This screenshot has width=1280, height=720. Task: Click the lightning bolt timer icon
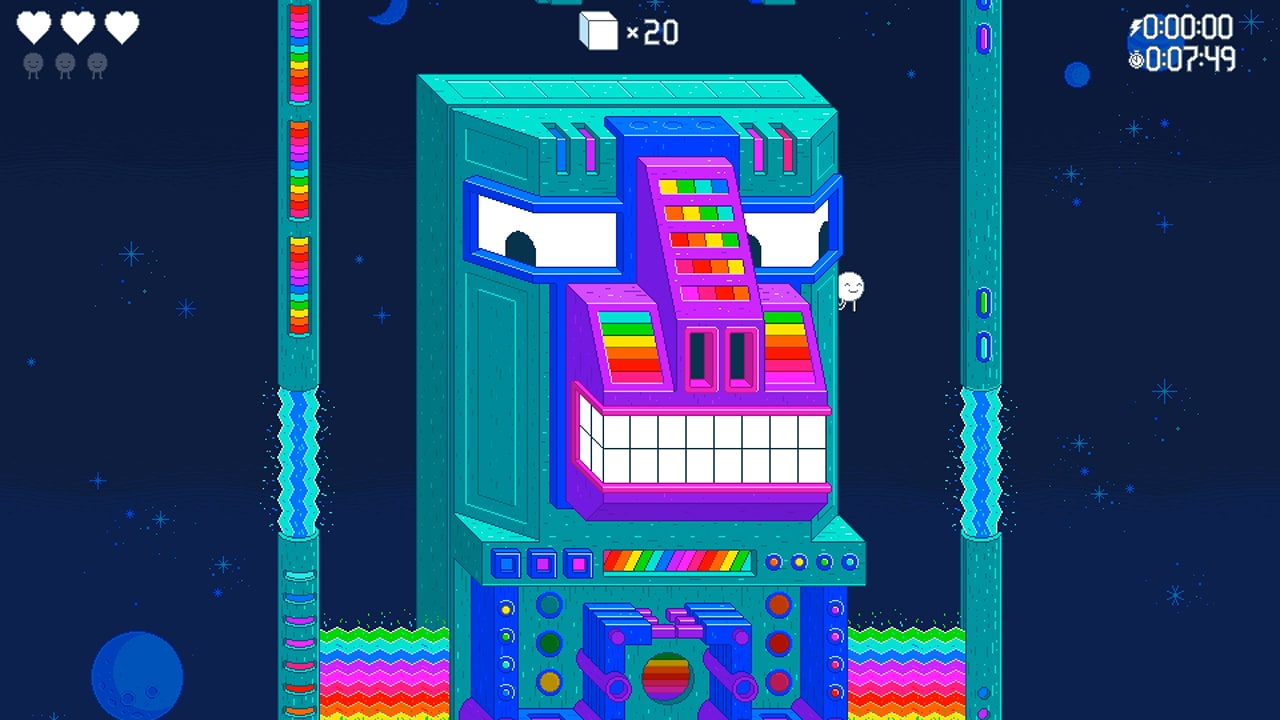coord(1134,28)
